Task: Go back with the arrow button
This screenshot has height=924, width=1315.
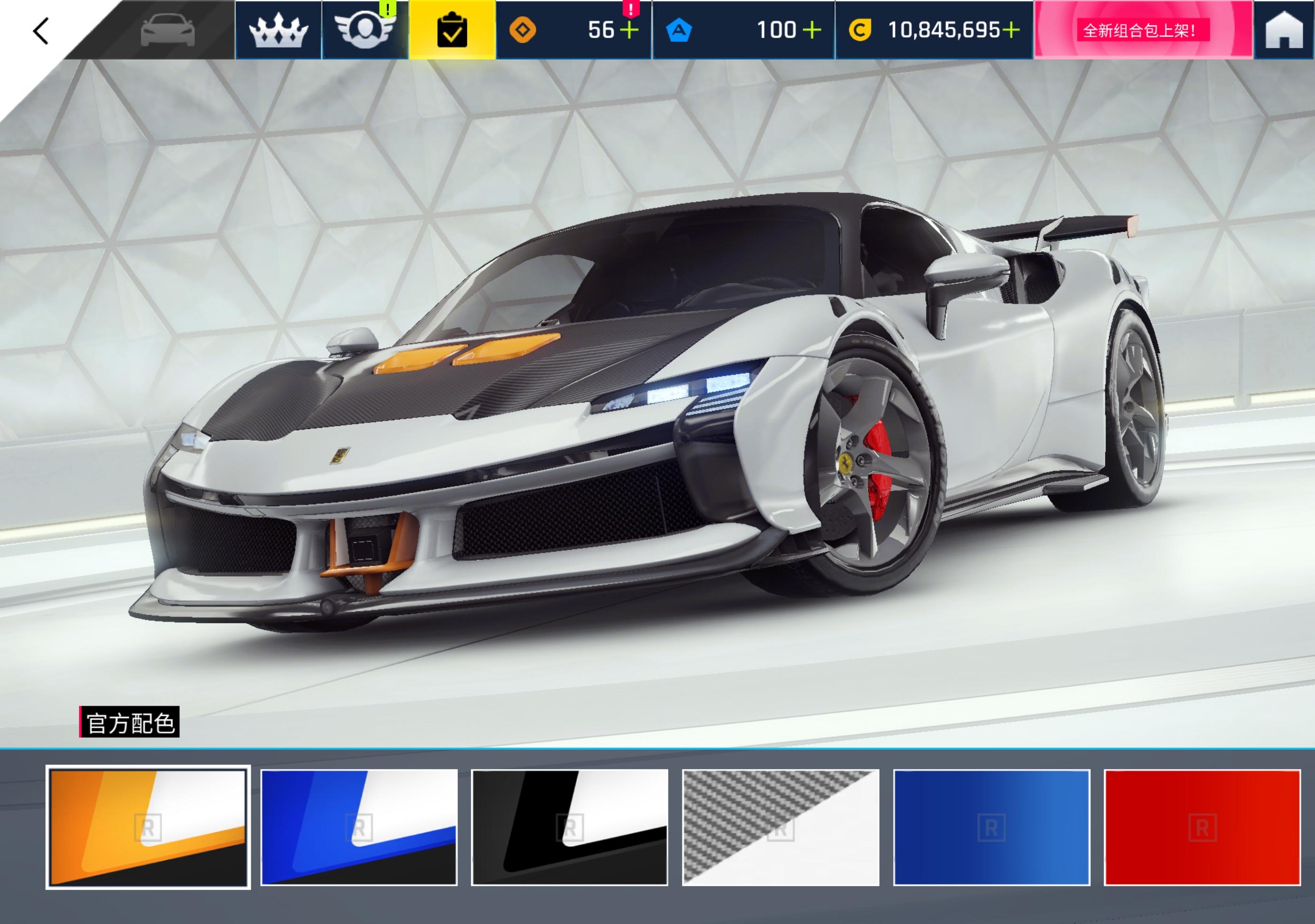Action: point(41,31)
